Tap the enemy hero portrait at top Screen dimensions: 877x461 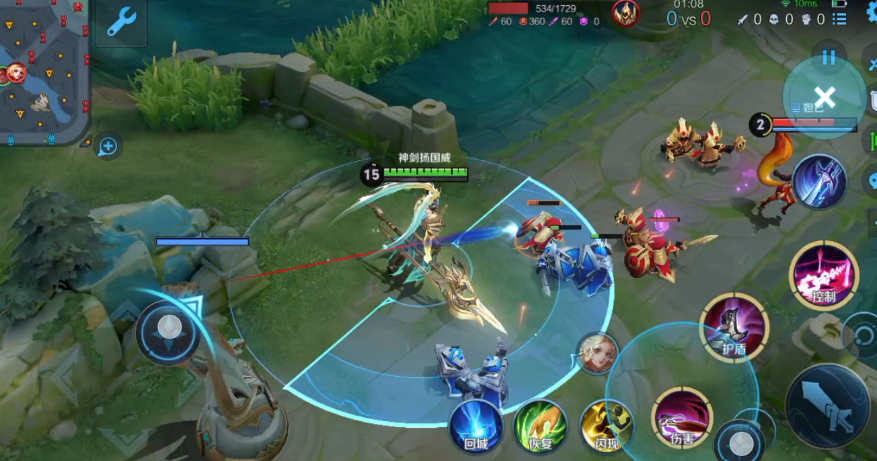tap(626, 14)
